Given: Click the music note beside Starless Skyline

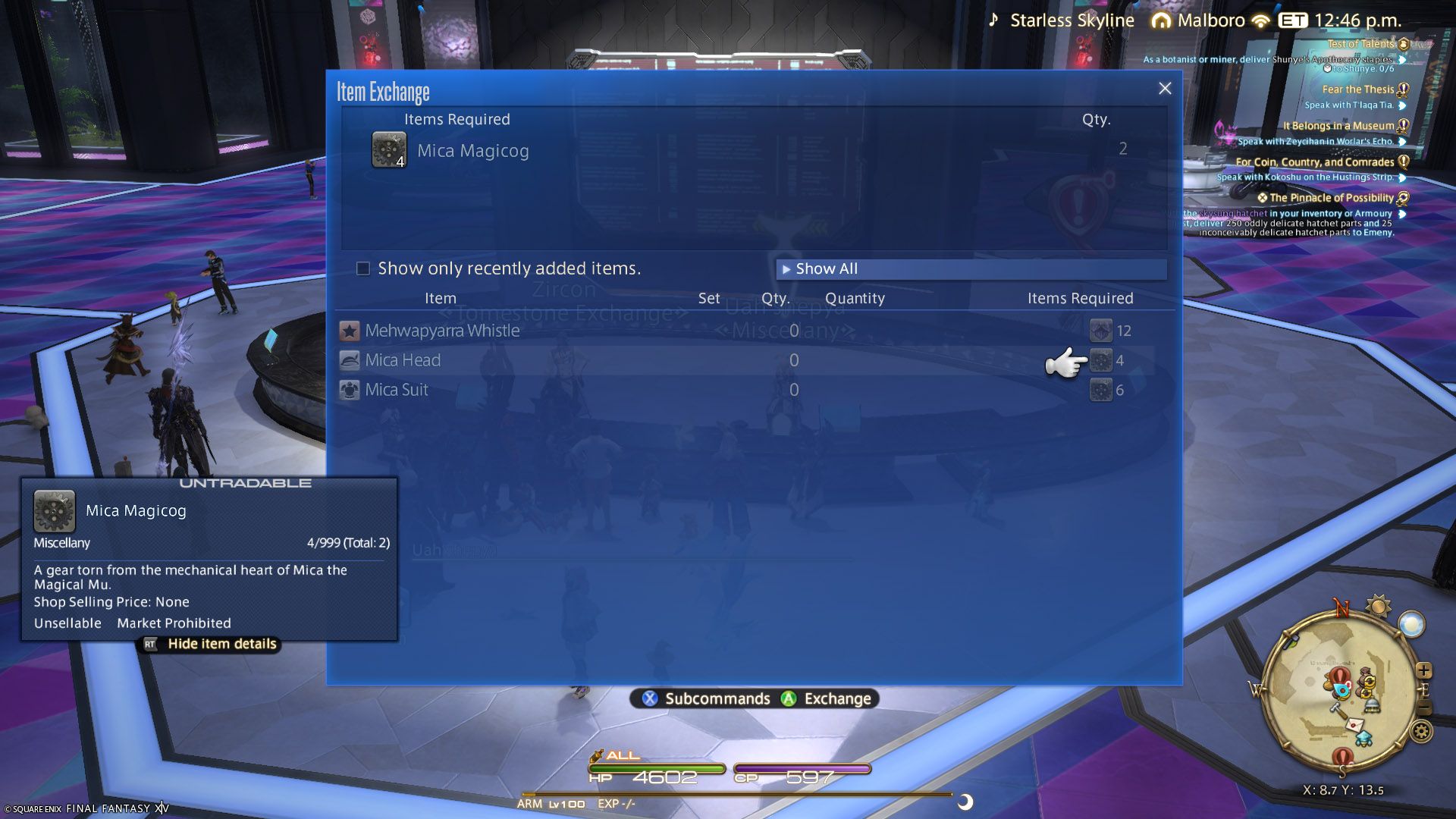Looking at the screenshot, I should pos(994,20).
